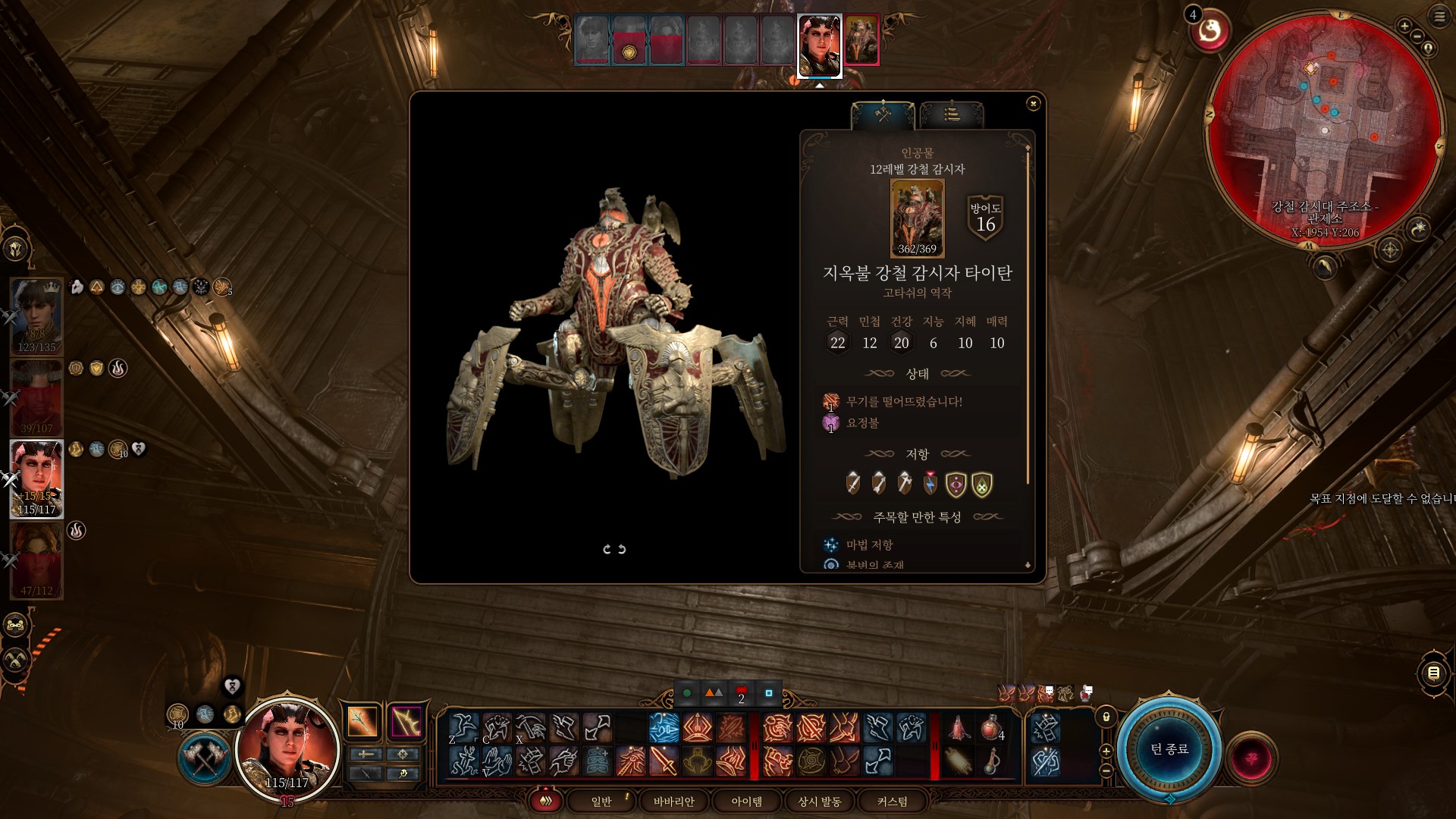The image size is (1456, 819).
Task: End the turn with the 턴 종료 button
Action: pos(1169,749)
